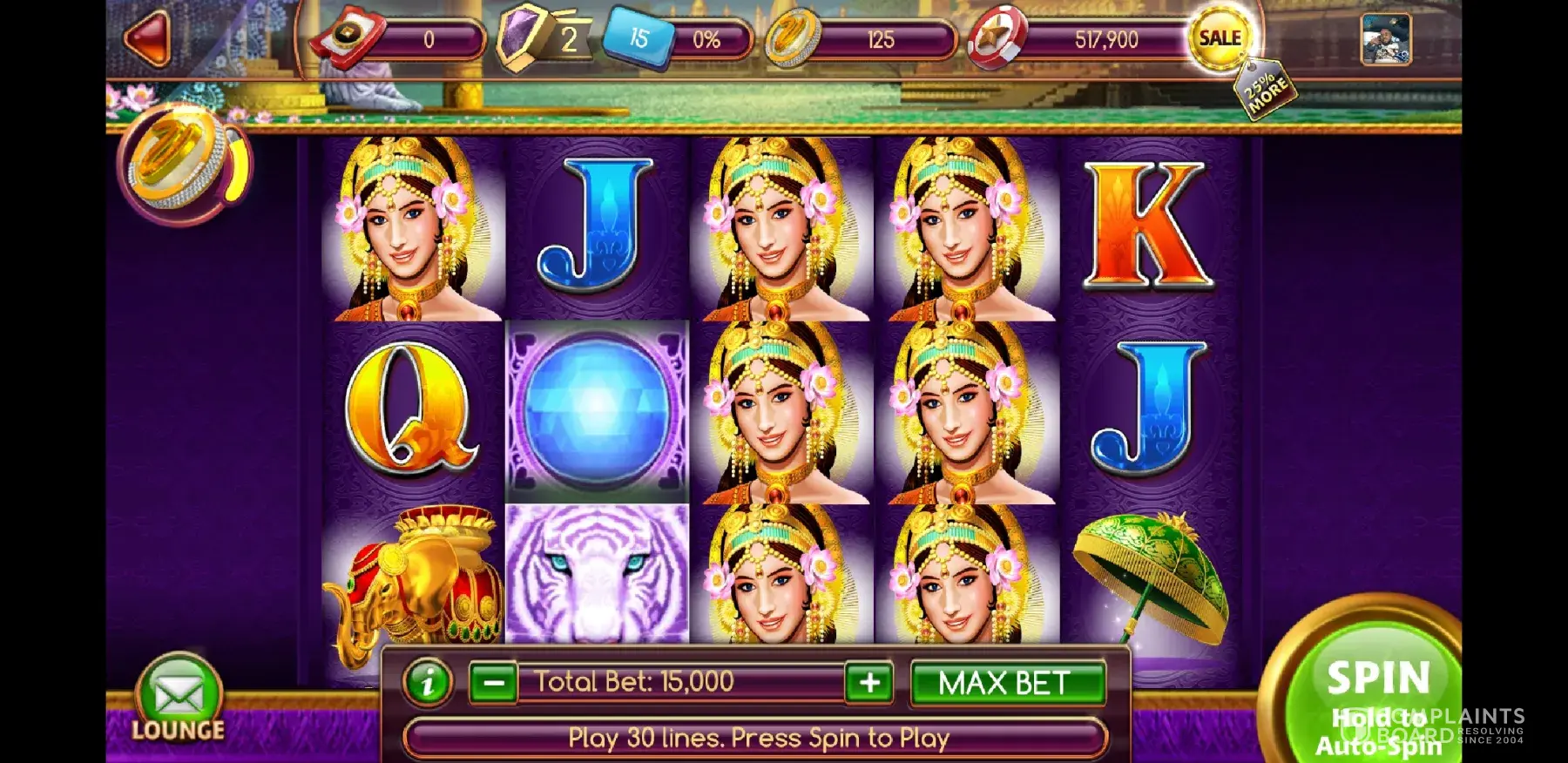The height and width of the screenshot is (763, 1568).
Task: View the player profile picture
Action: 1385,40
